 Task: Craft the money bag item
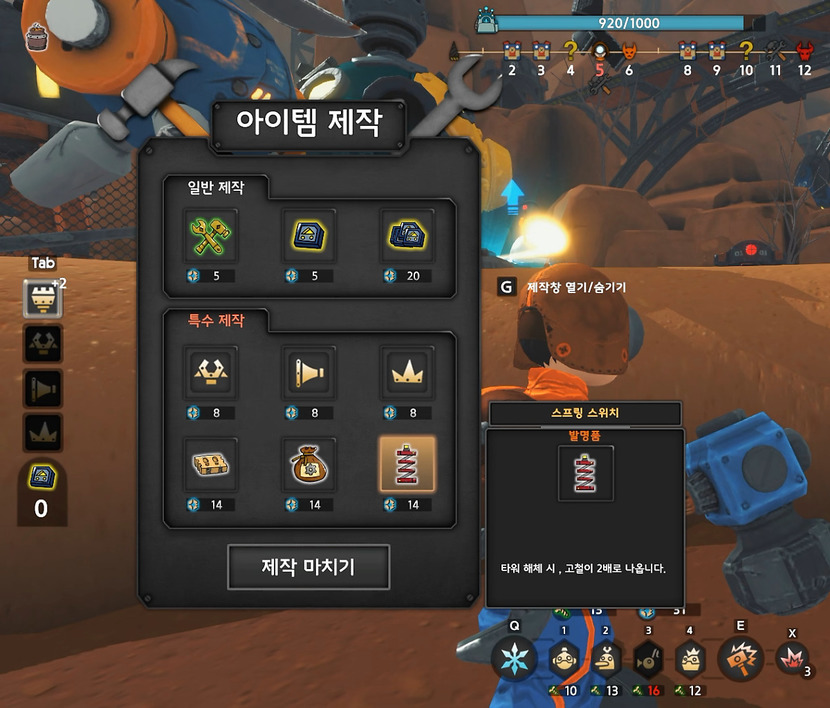[308, 463]
